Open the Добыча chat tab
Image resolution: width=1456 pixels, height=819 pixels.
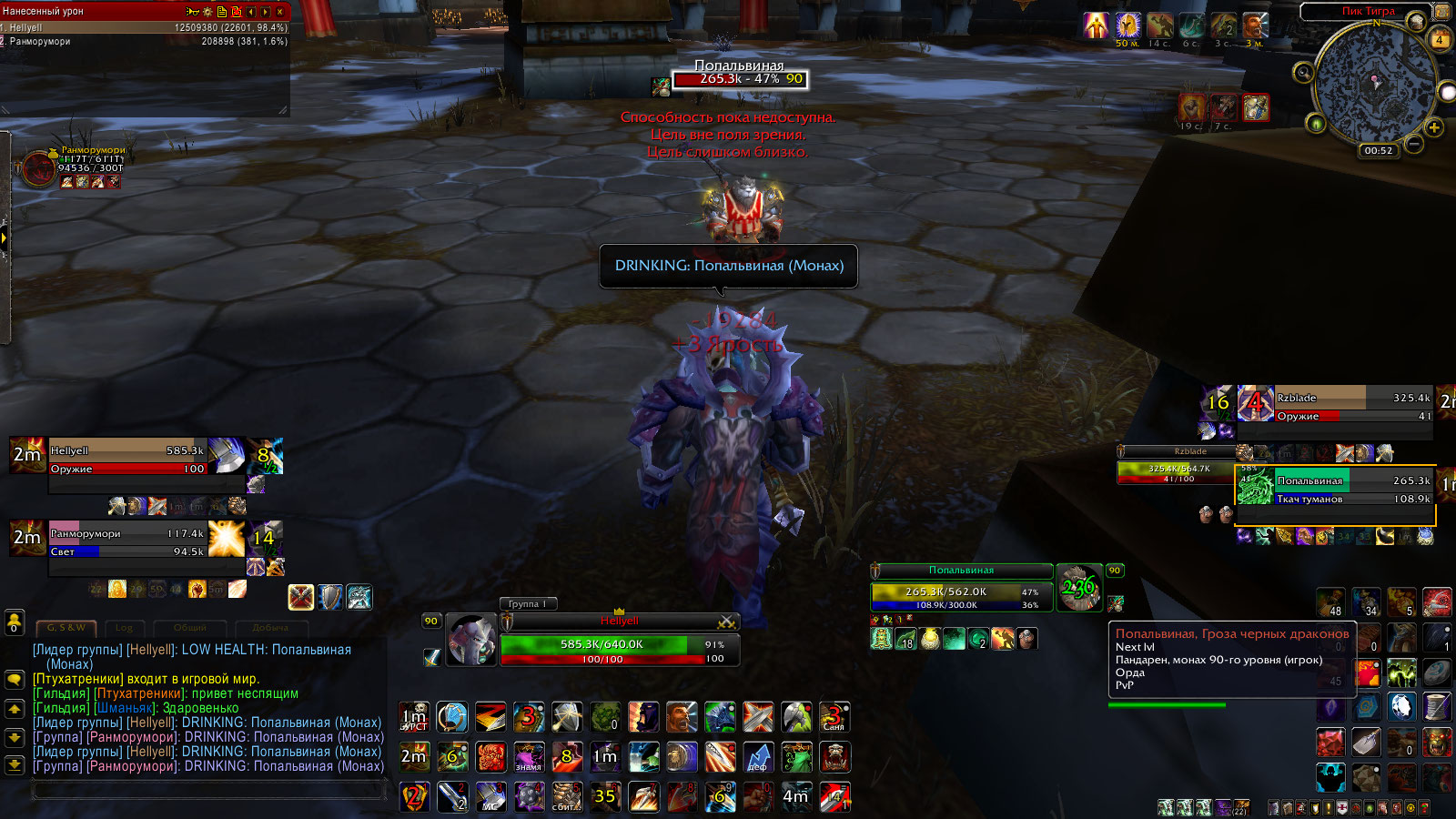270,628
